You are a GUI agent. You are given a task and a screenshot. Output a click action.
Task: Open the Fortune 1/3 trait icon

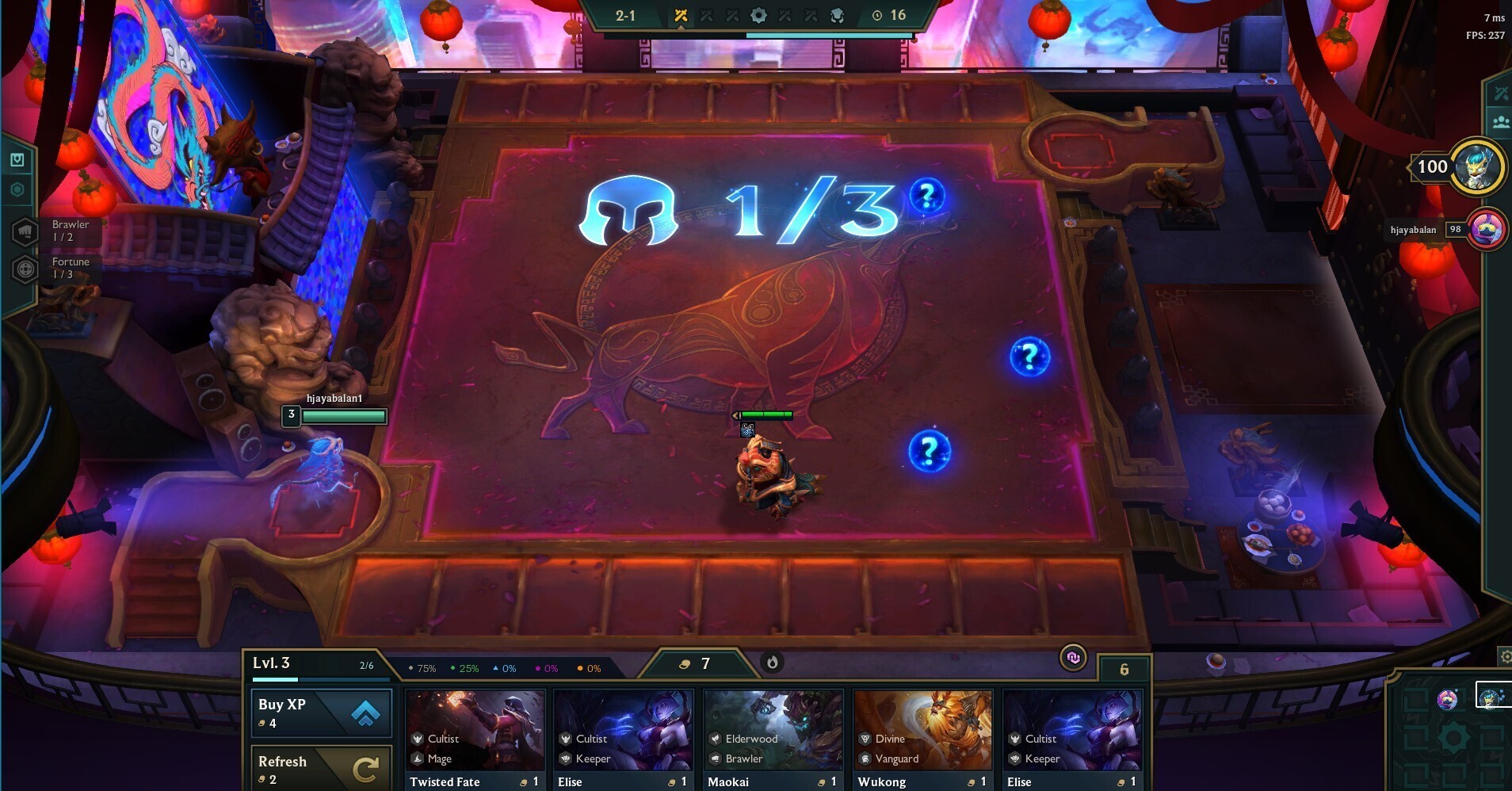(x=26, y=269)
